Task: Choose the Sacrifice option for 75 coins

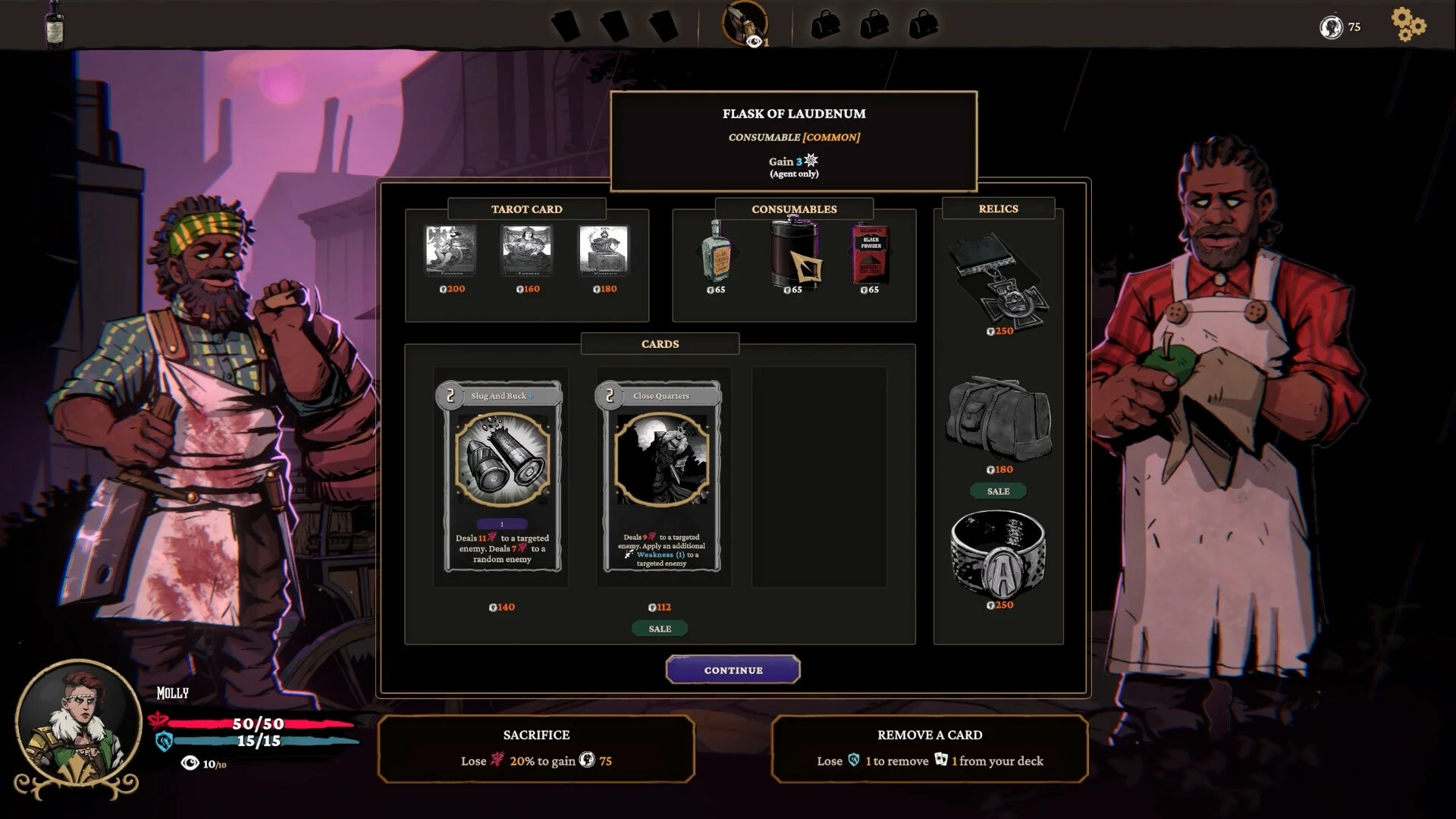Action: coord(536,748)
